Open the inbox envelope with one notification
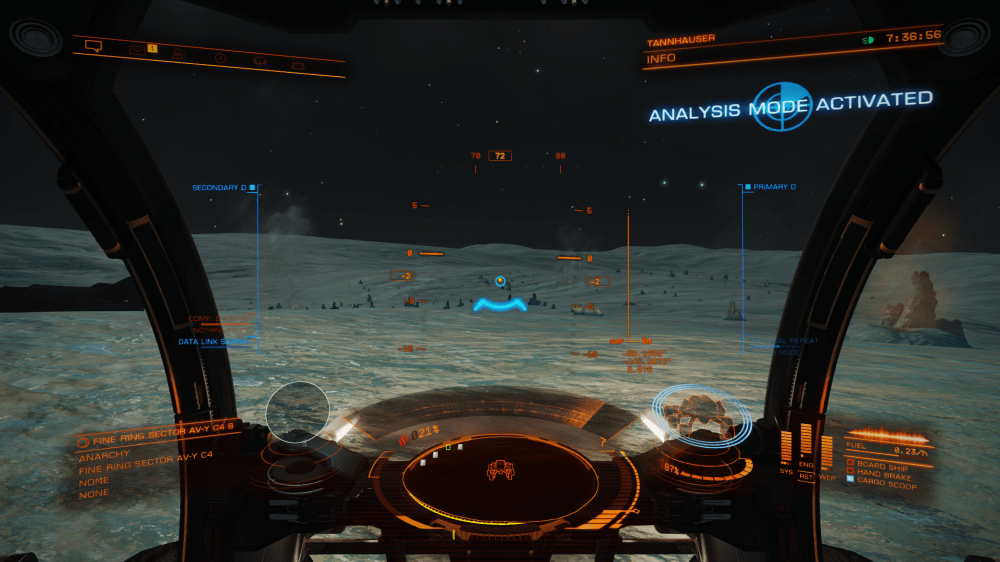The image size is (1000, 562). [138, 48]
